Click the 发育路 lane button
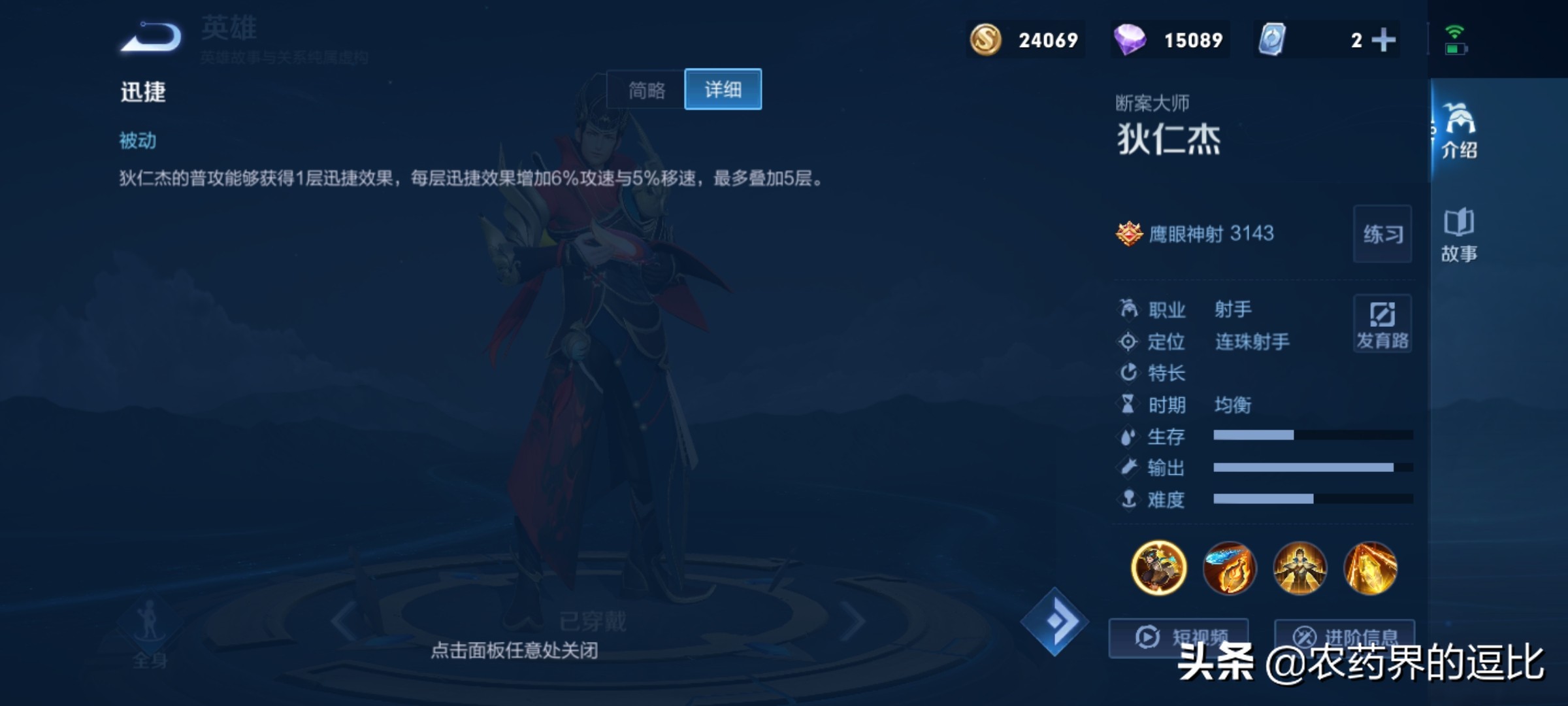Screen dimensions: 1568x706 click(1382, 324)
